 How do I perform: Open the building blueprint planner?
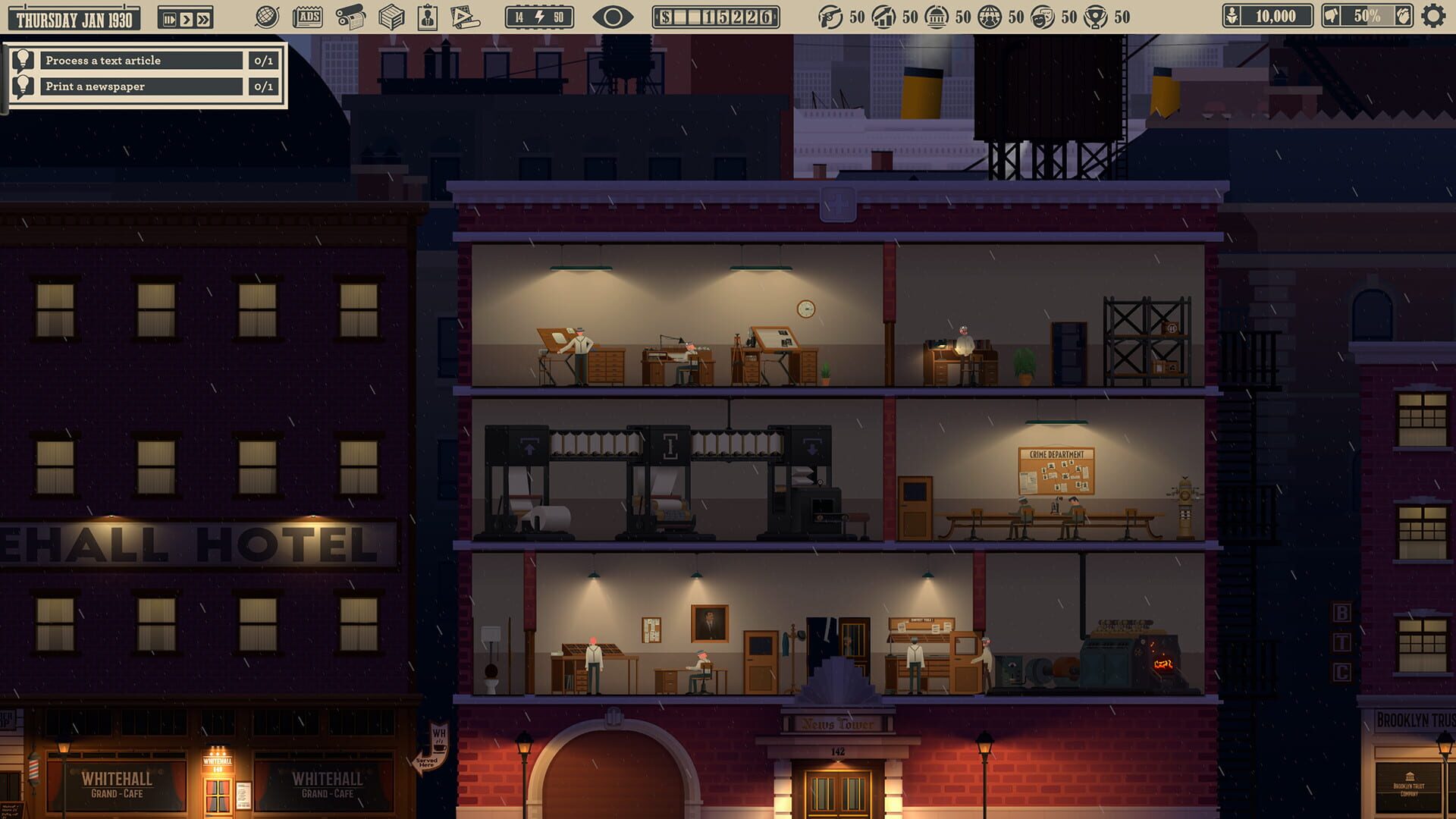coord(463,15)
